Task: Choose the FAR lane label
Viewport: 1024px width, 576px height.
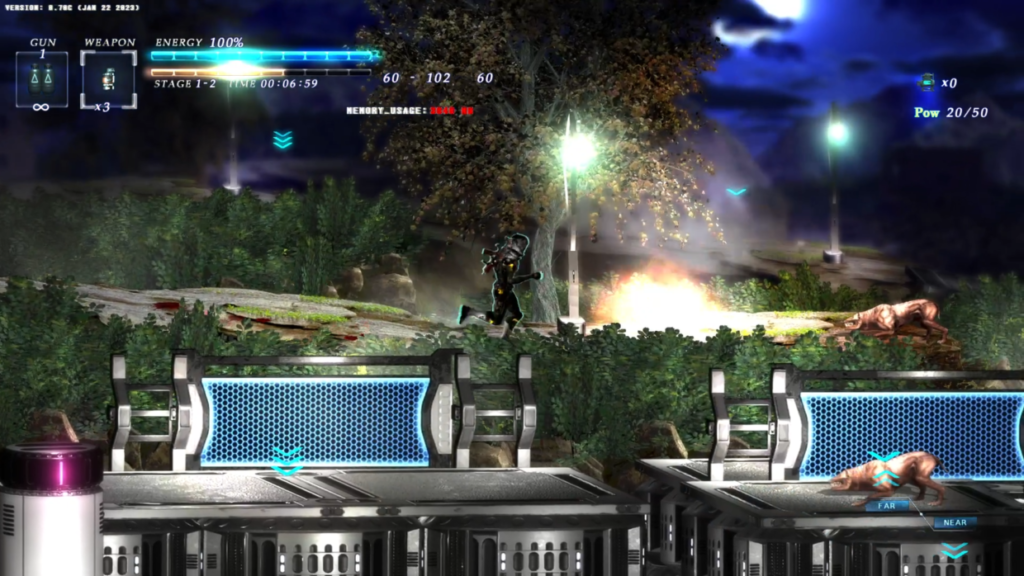Action: tap(886, 506)
